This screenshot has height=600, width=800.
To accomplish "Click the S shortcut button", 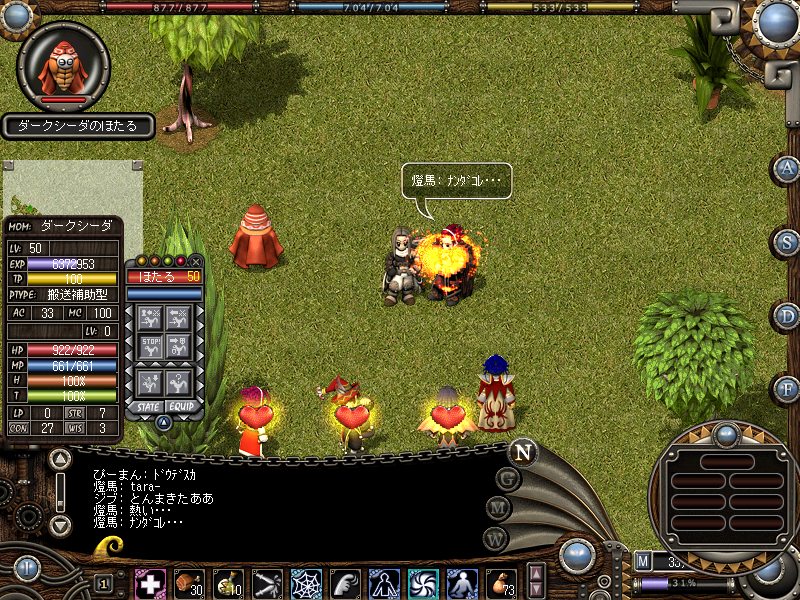I will point(787,243).
